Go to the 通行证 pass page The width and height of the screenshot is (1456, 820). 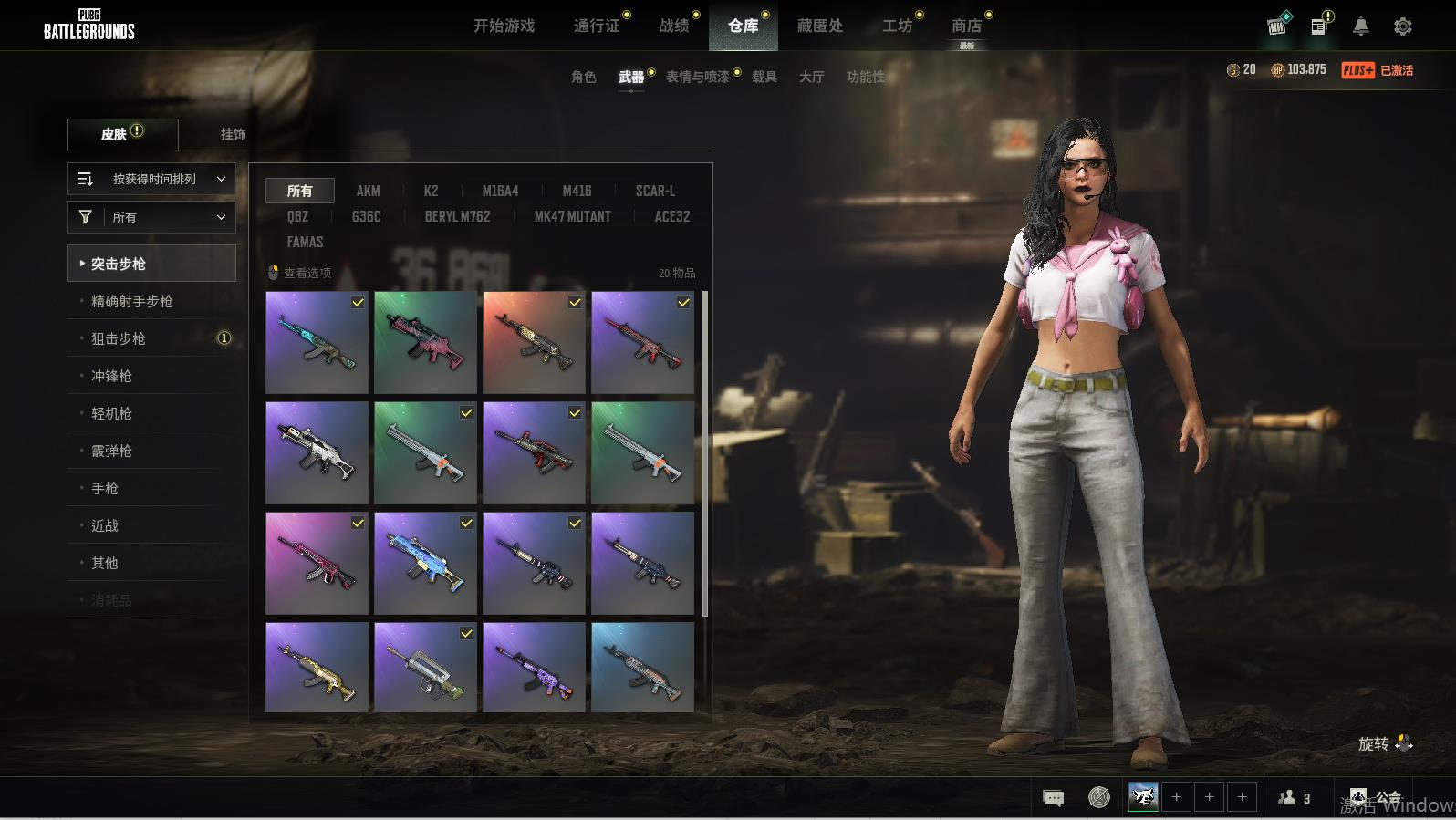pos(597,26)
